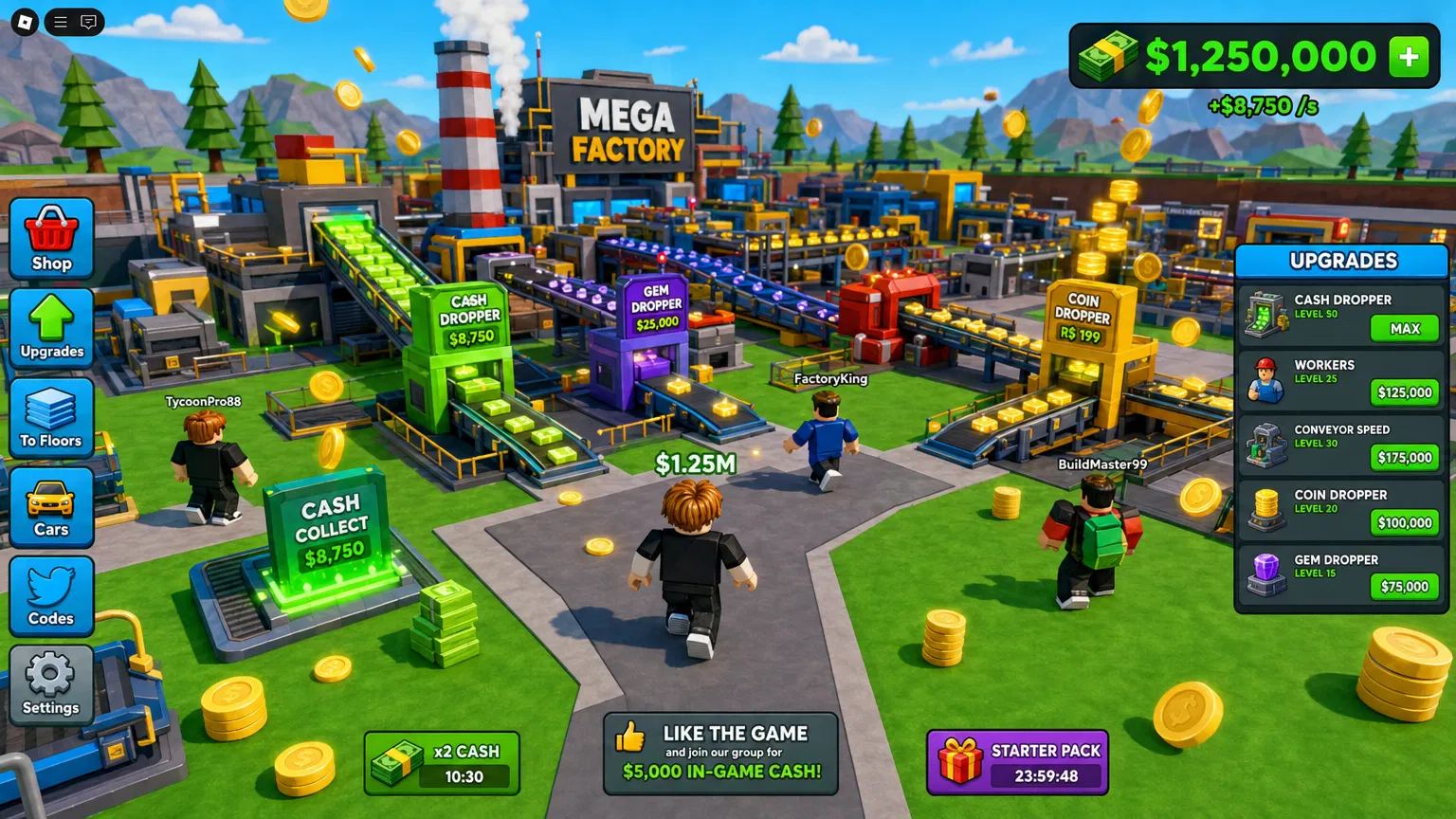The image size is (1456, 819).
Task: Click the Cars icon
Action: 51,500
